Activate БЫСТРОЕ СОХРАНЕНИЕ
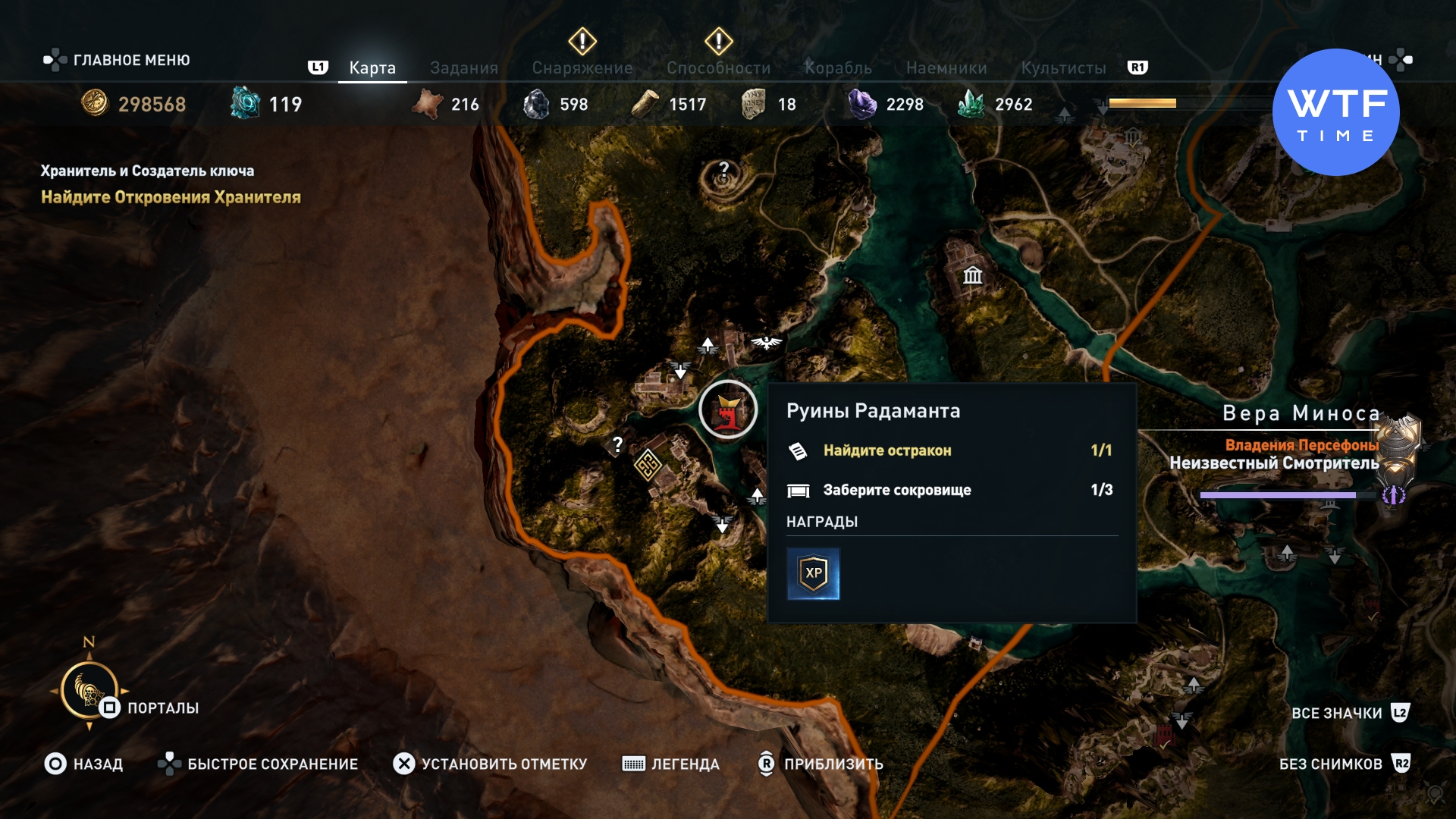1456x819 pixels. (x=258, y=764)
